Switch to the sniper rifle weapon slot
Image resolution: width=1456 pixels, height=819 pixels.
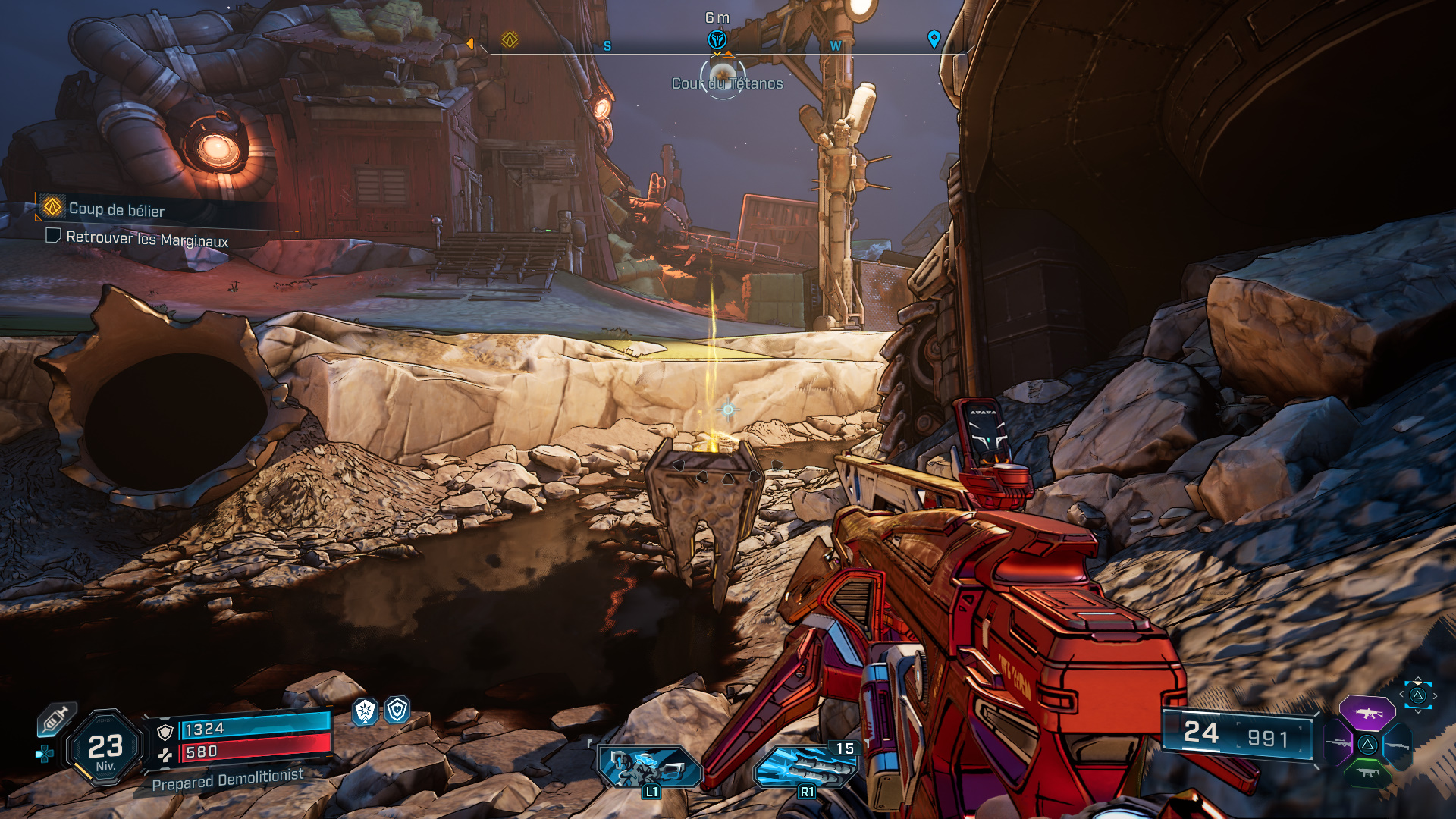coord(1338,743)
